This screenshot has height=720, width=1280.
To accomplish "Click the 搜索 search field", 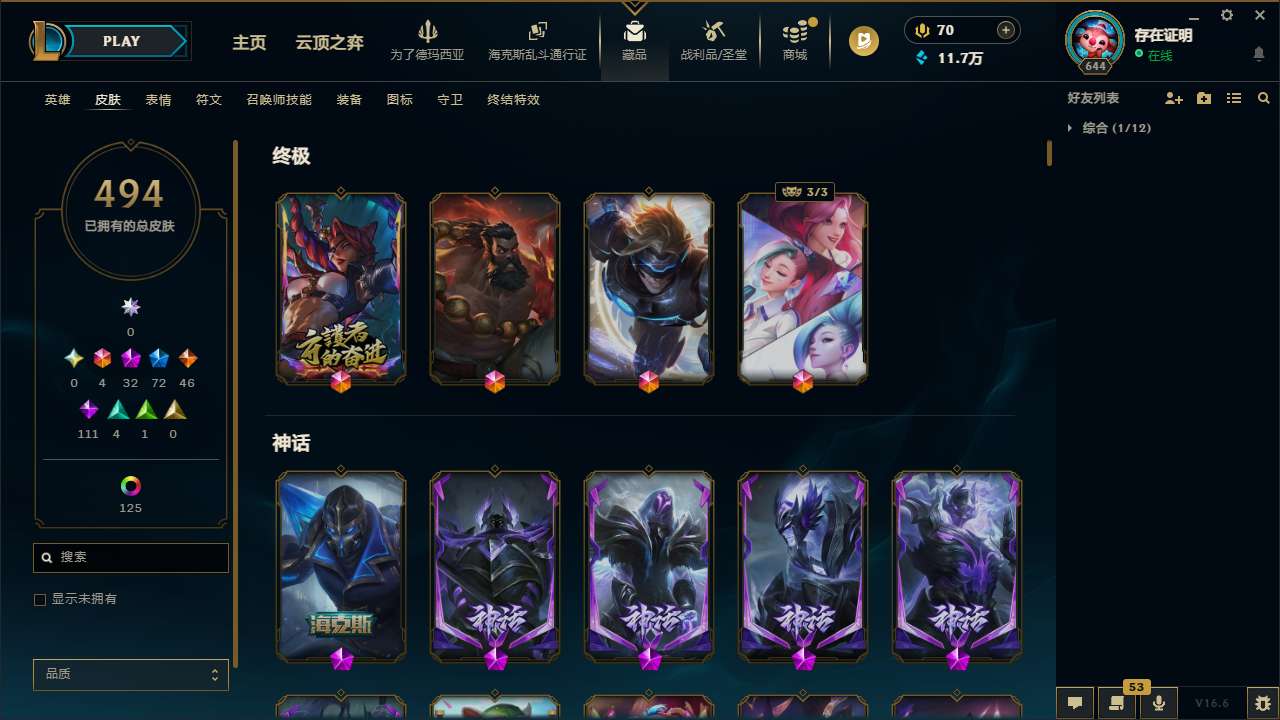I will click(x=130, y=557).
